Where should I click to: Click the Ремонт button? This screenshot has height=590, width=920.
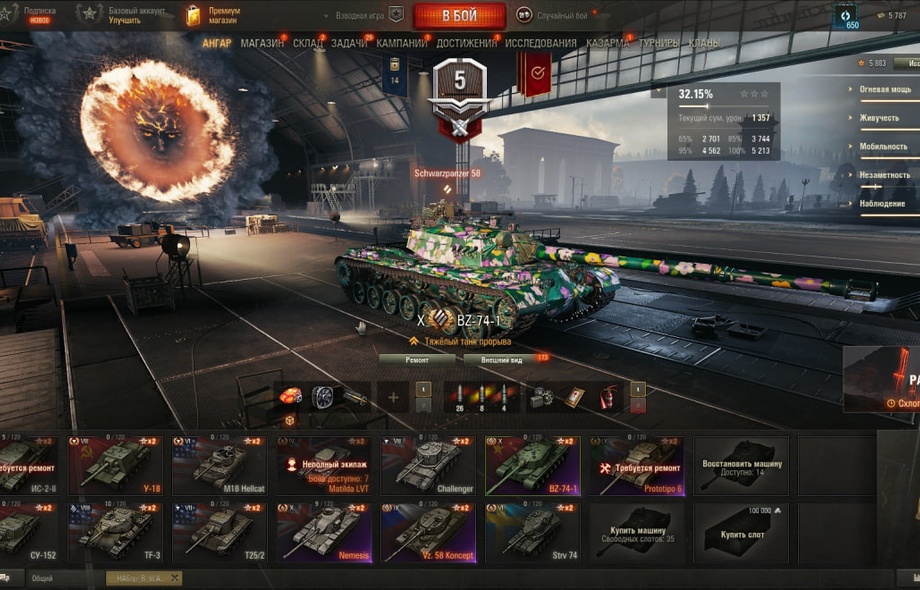417,359
